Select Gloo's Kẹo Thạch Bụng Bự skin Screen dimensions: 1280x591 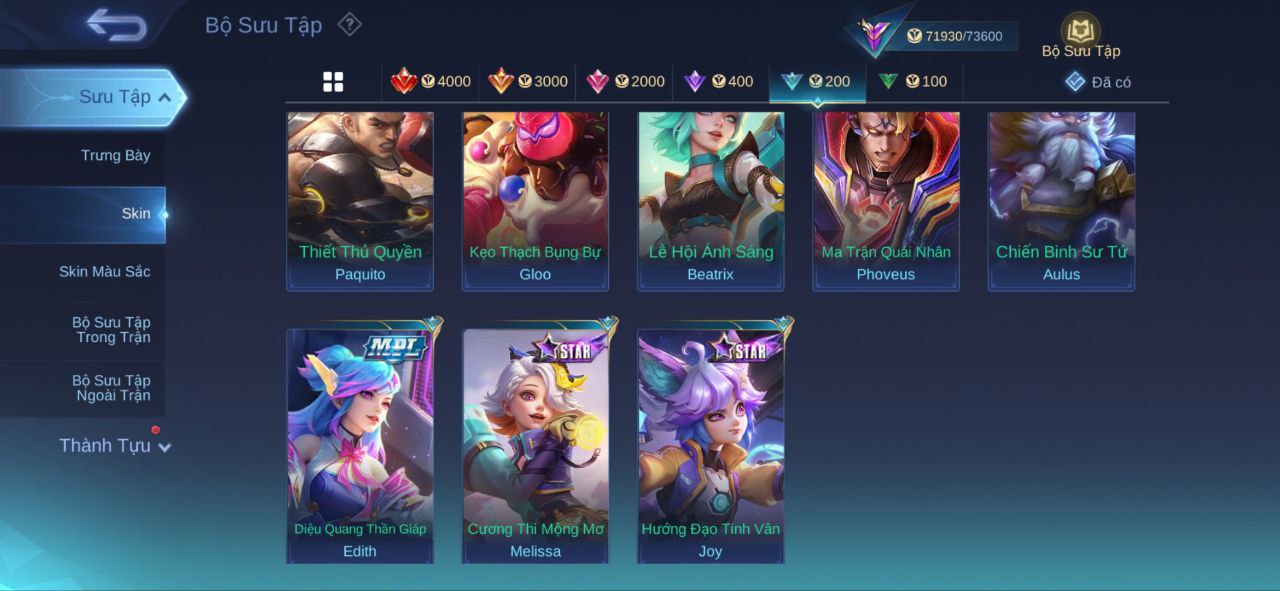(535, 200)
